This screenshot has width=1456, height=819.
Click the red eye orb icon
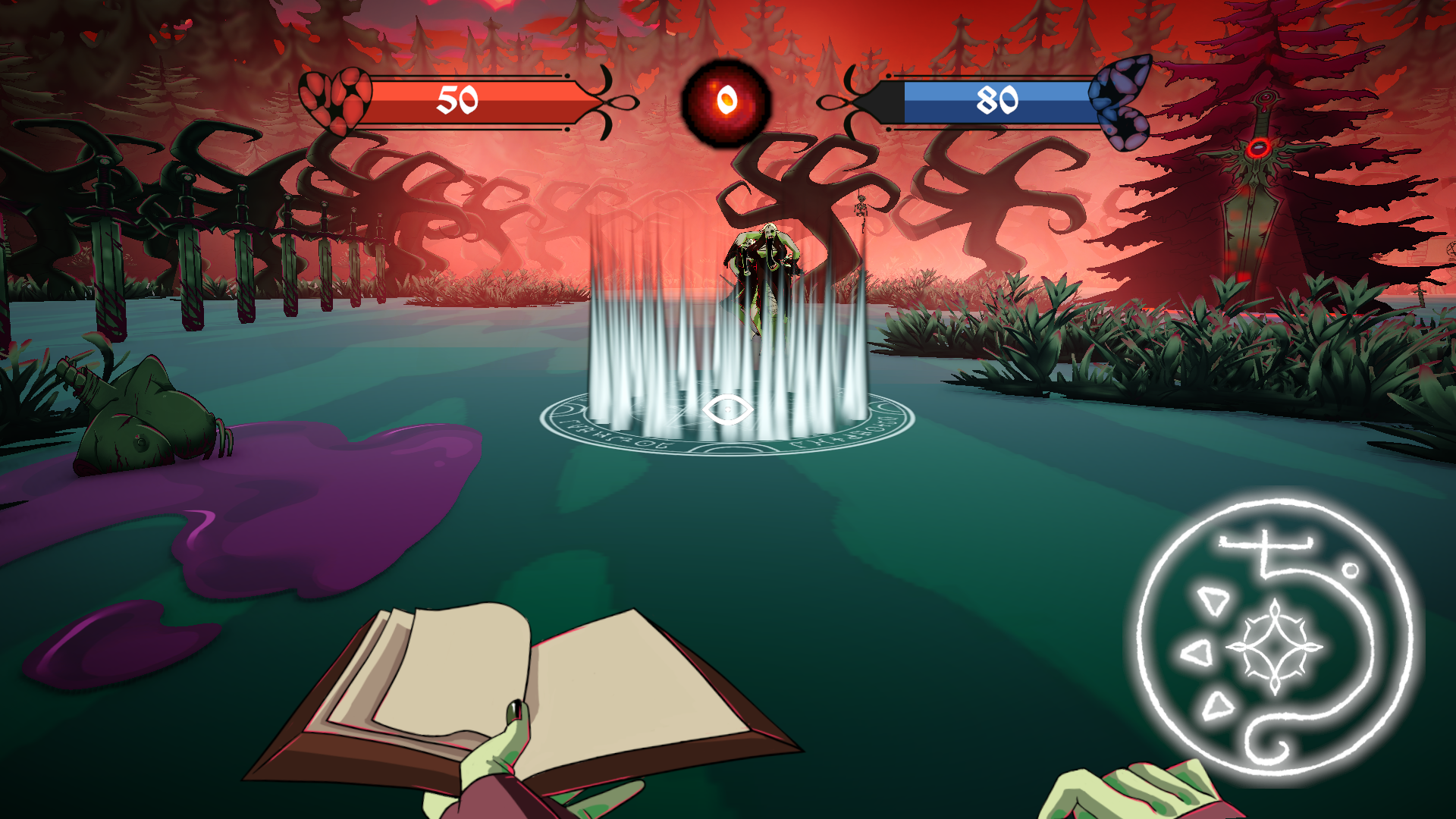726,101
